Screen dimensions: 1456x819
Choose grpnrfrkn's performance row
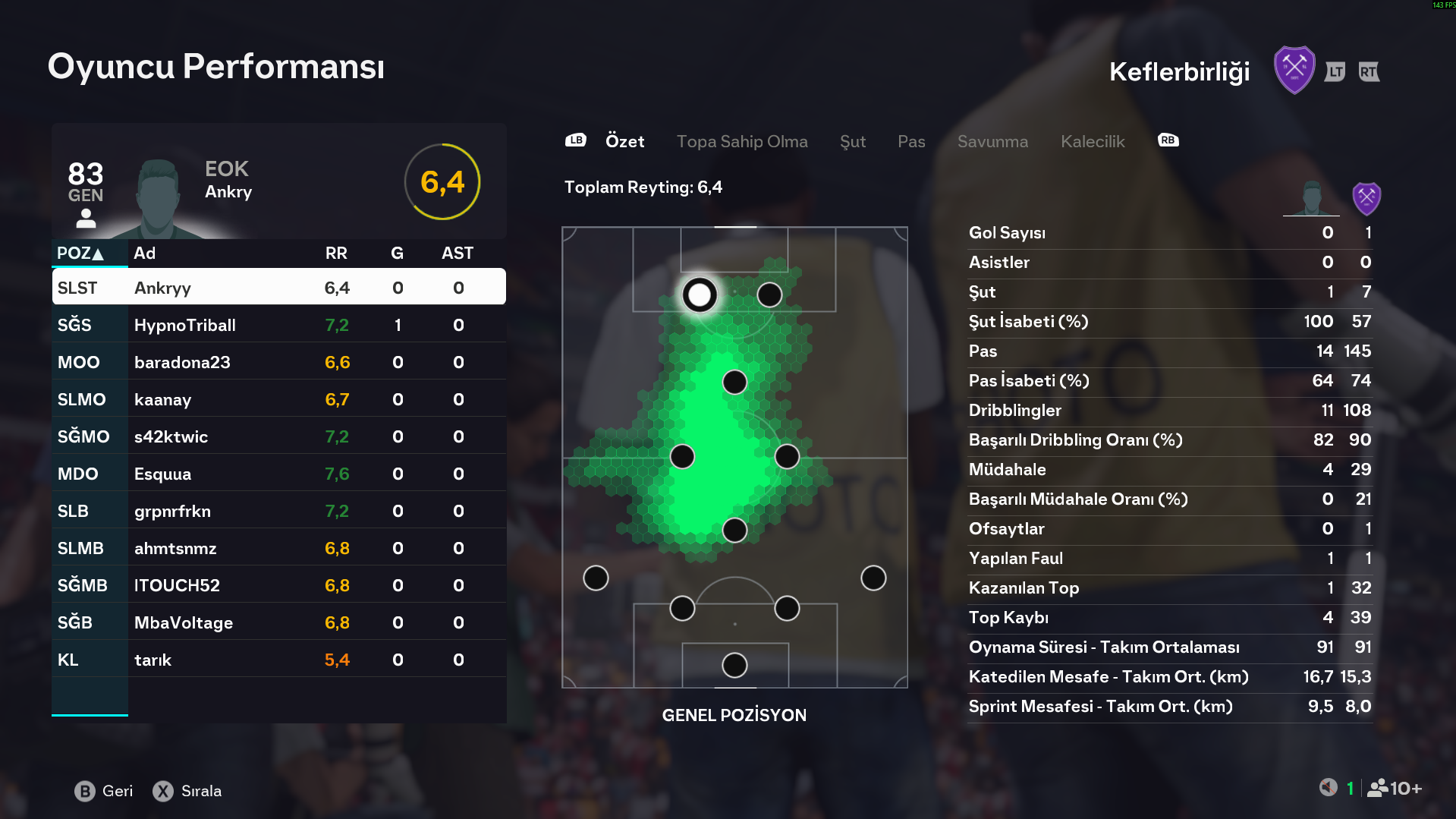pos(278,511)
